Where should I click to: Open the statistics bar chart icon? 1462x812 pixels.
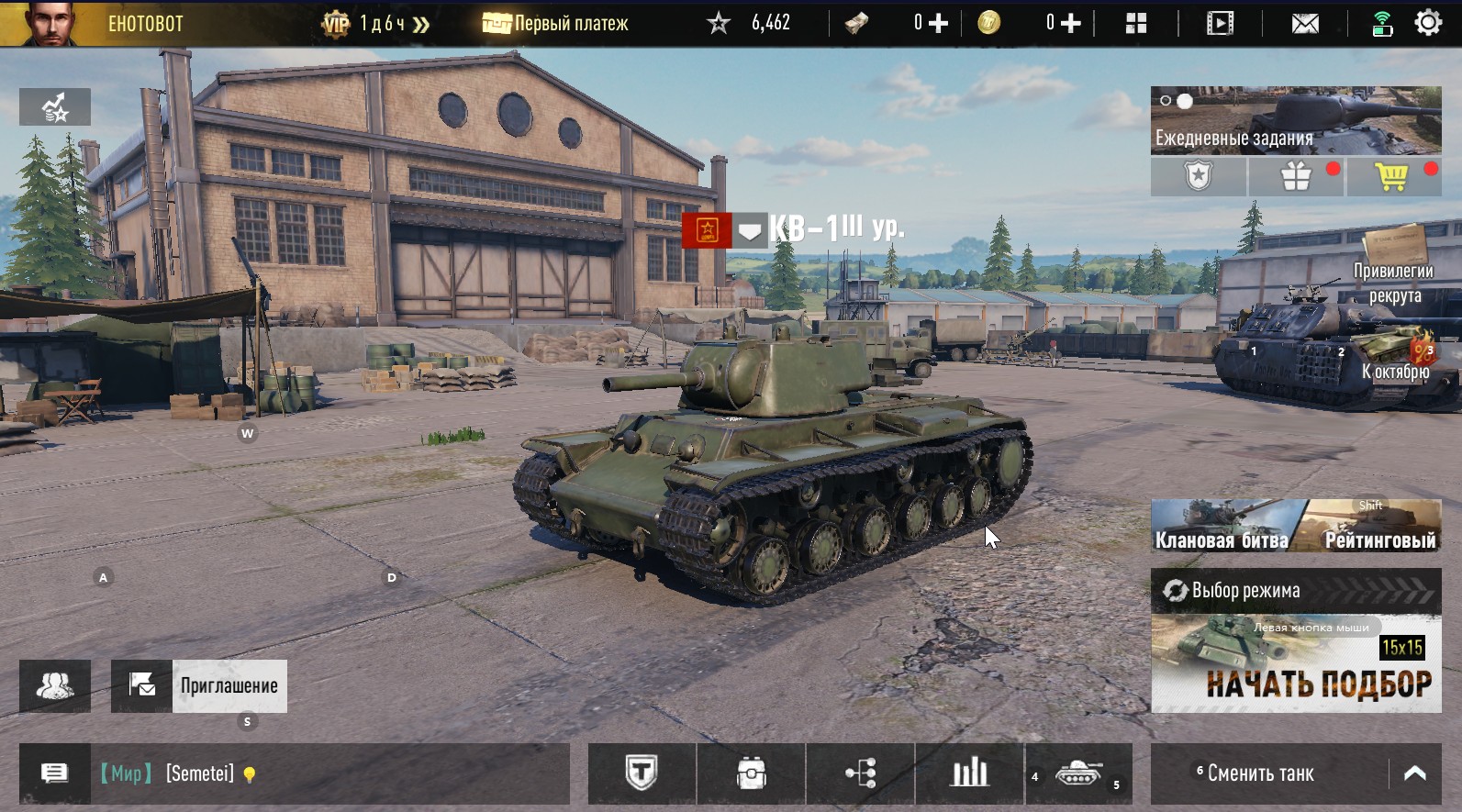pos(968,773)
